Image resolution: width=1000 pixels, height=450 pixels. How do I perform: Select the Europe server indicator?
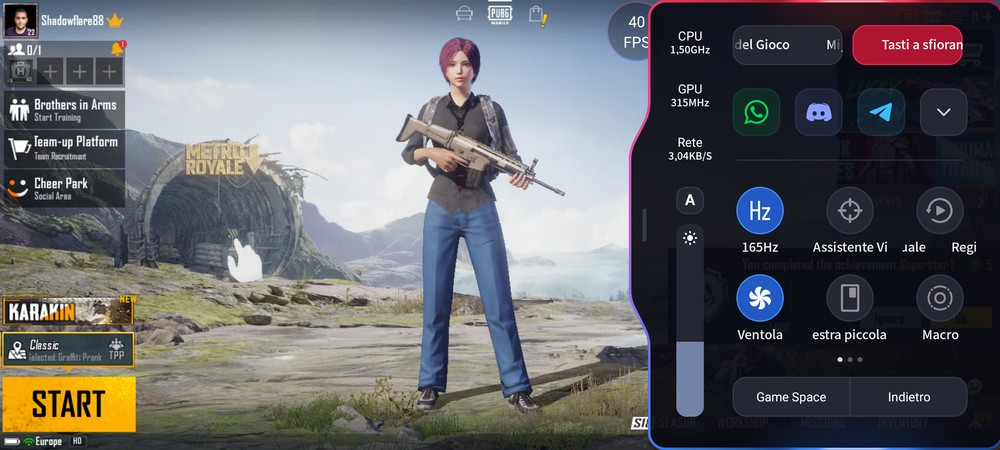click(45, 441)
